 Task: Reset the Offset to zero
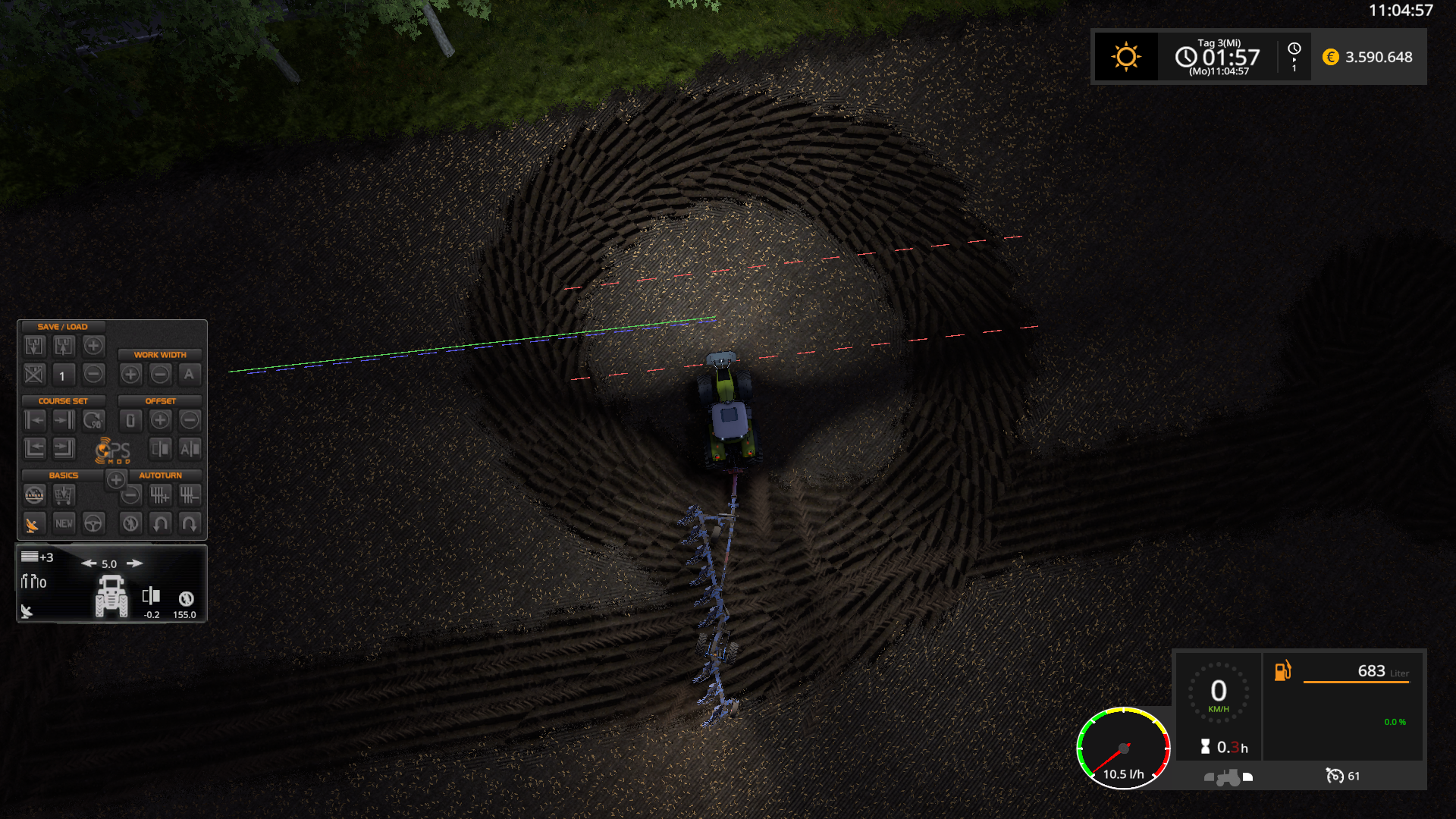coord(130,420)
